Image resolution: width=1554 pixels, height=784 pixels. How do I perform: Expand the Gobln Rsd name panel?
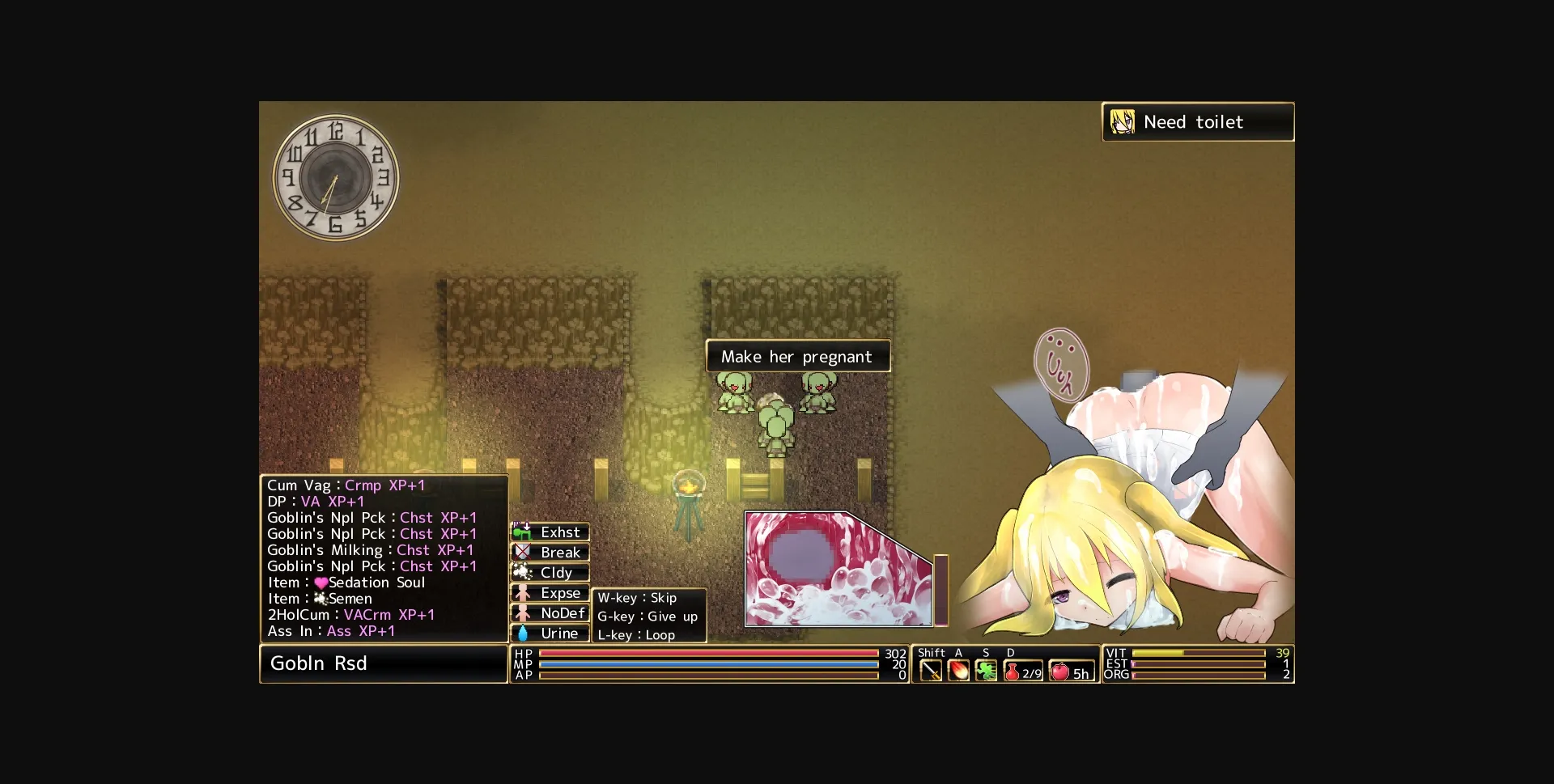pyautogui.click(x=384, y=663)
